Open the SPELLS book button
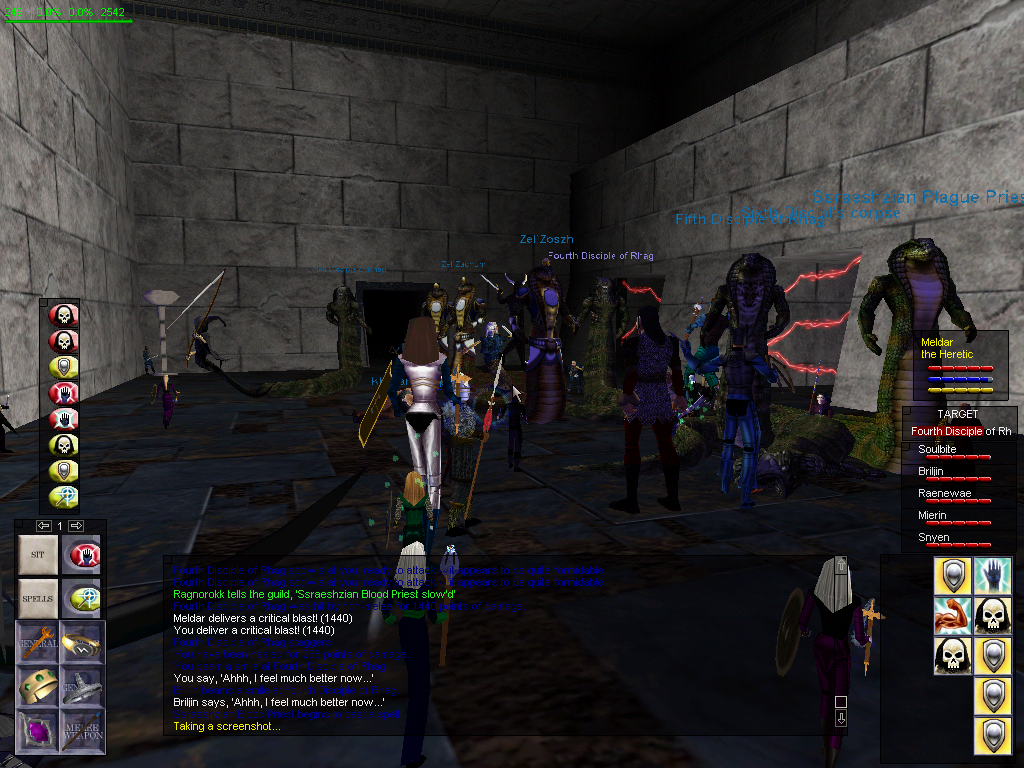Screen dimensions: 1024x768 coord(37,598)
